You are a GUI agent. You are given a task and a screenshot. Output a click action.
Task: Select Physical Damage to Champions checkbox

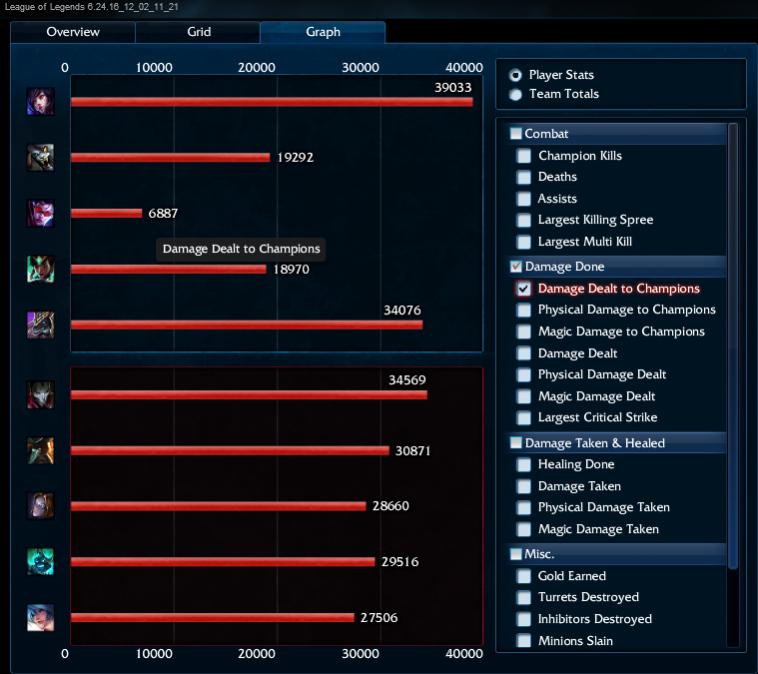[524, 310]
